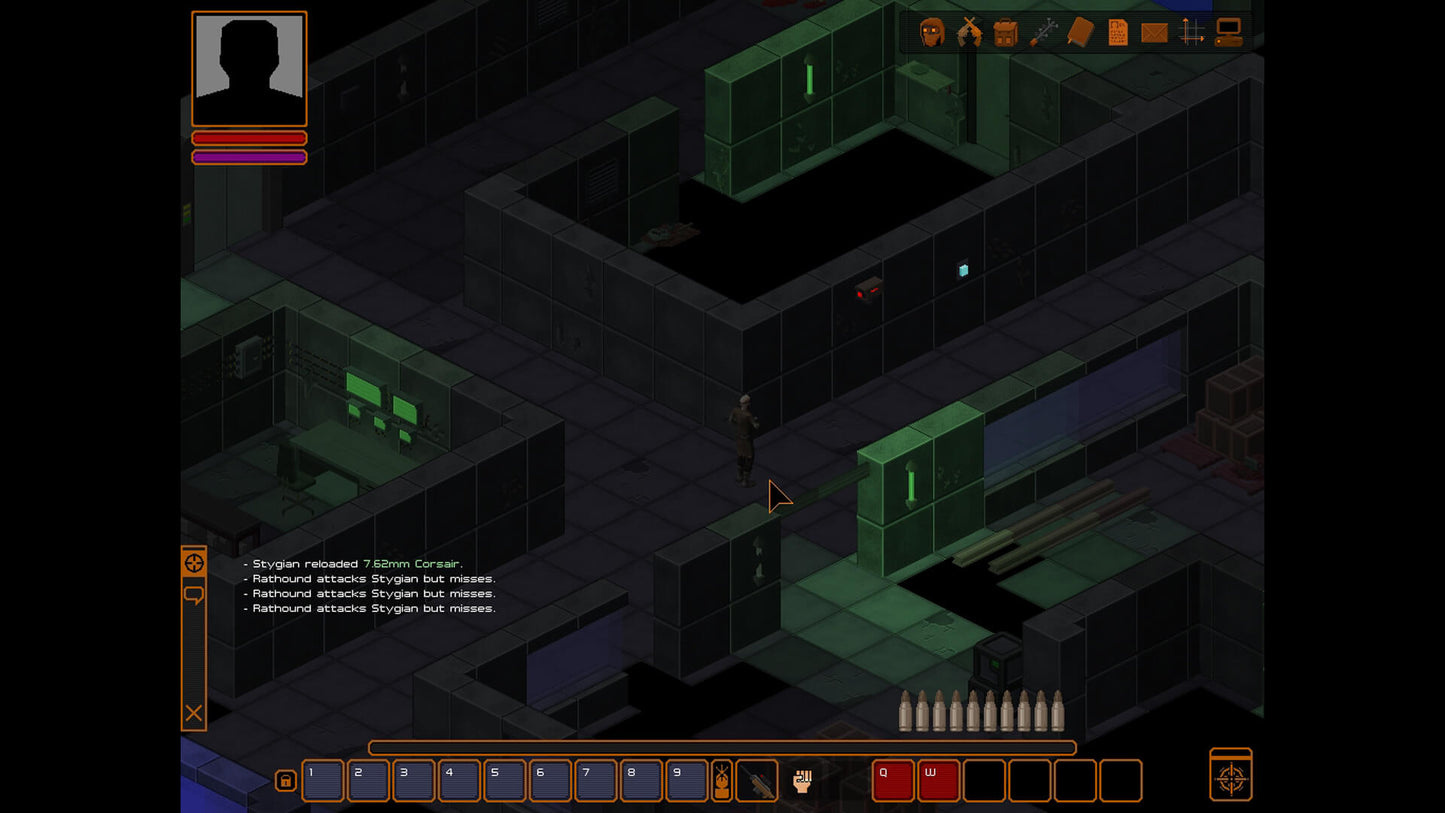The height and width of the screenshot is (813, 1445).
Task: Open the journal book icon
Action: click(x=1079, y=33)
